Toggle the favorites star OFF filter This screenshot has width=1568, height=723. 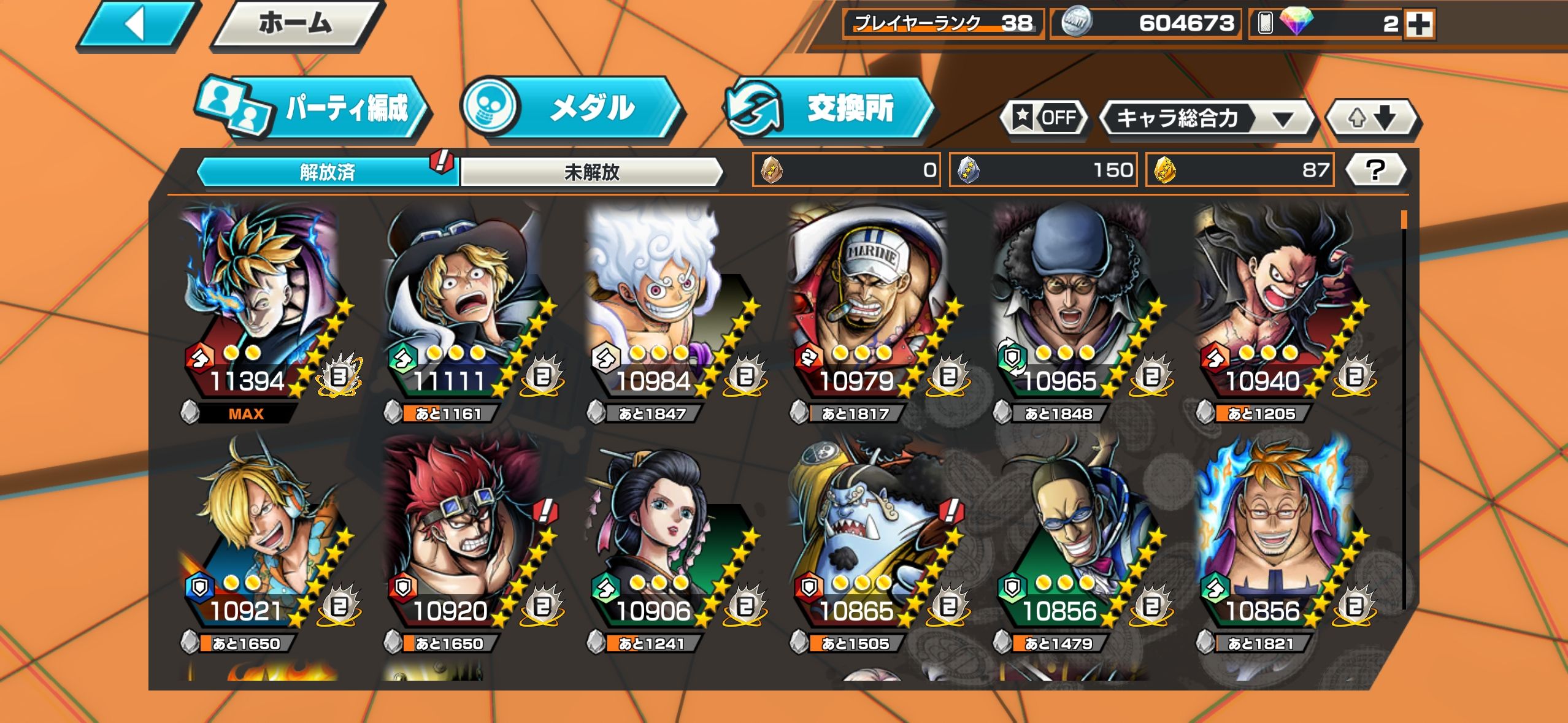(1044, 117)
